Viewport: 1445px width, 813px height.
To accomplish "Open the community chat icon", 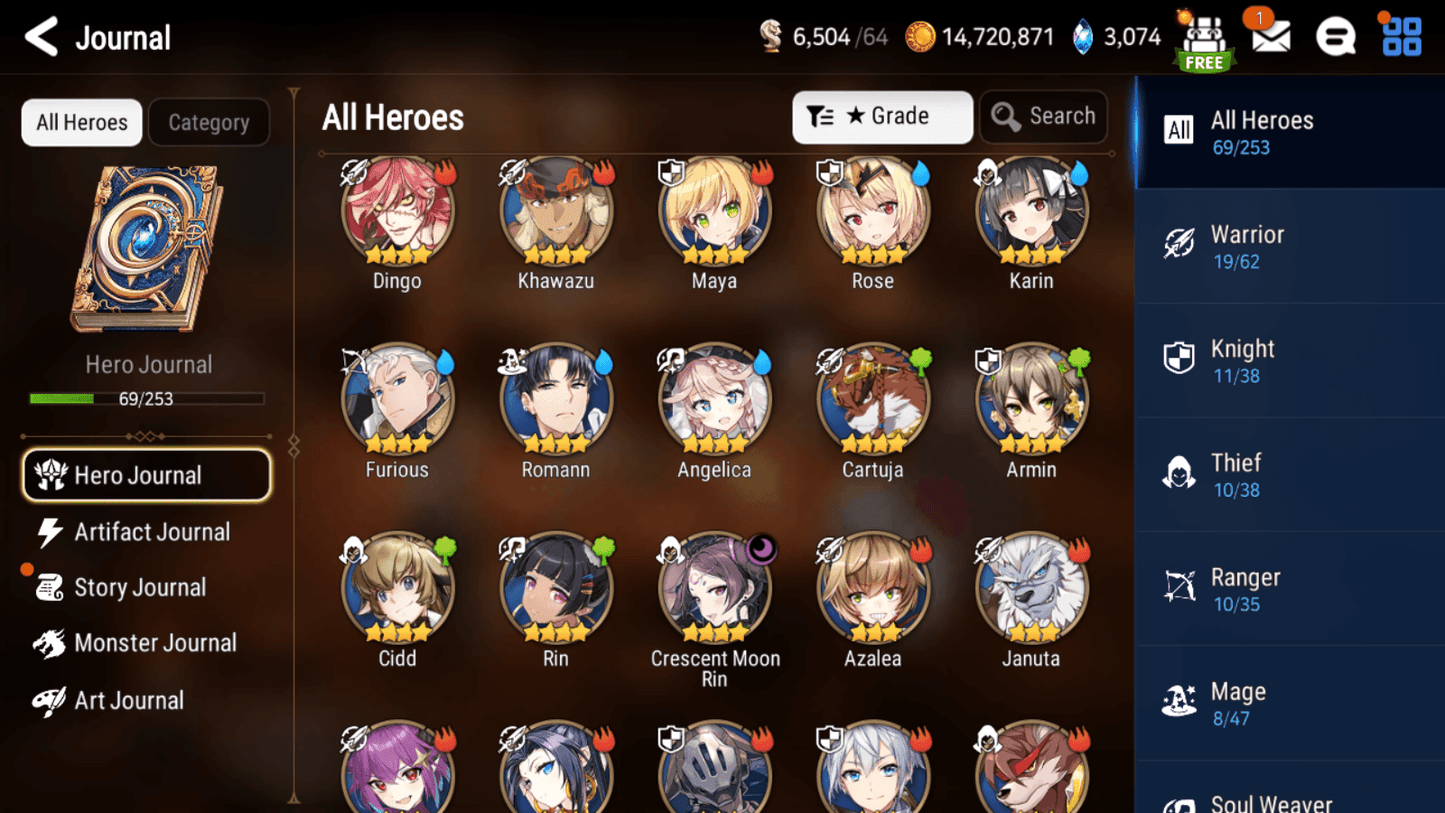I will (1335, 36).
